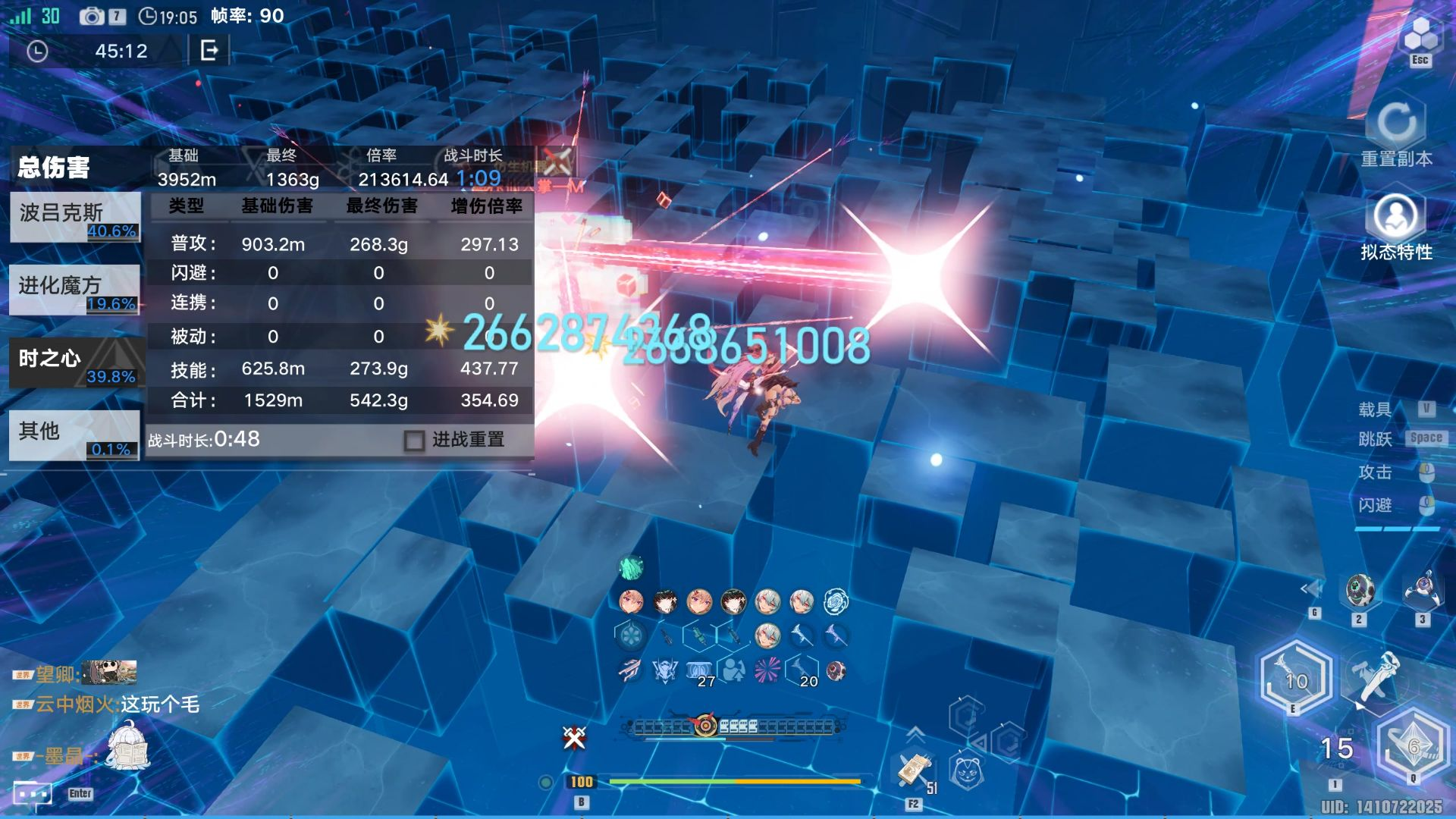This screenshot has width=1456, height=819.
Task: Select the 总伤害 total damage tab
Action: pyautogui.click(x=55, y=168)
